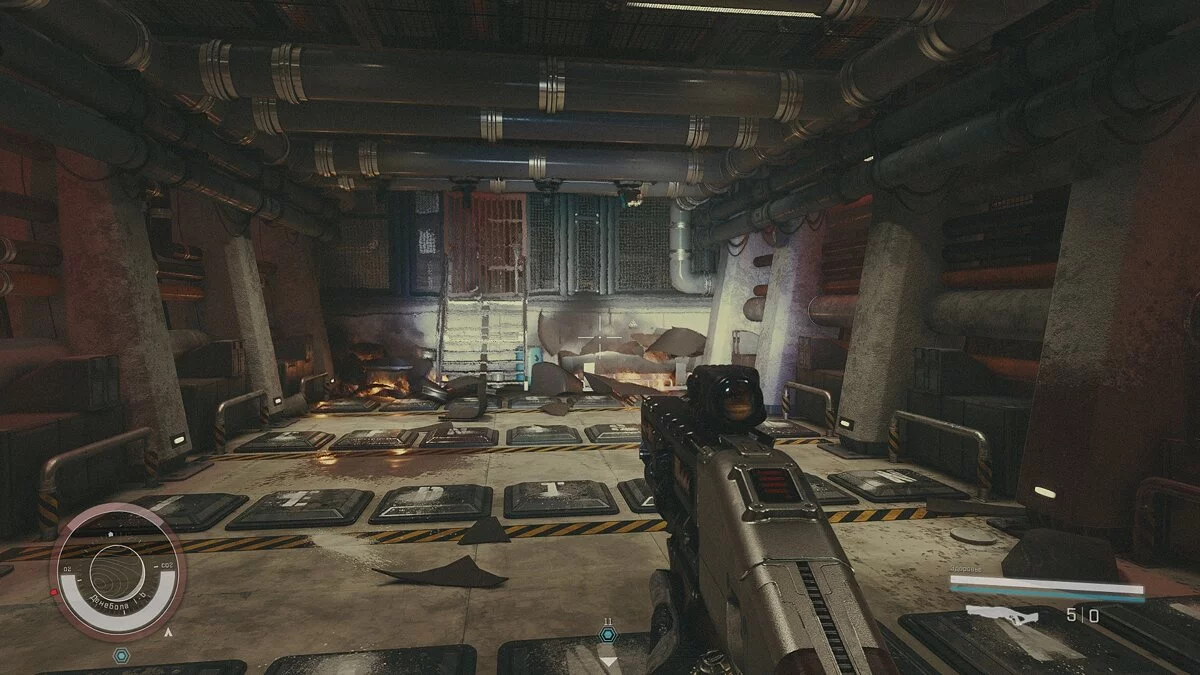This screenshot has height=675, width=1200.
Task: Select the blue hexagon marker beneath the compass
Action: point(121,656)
